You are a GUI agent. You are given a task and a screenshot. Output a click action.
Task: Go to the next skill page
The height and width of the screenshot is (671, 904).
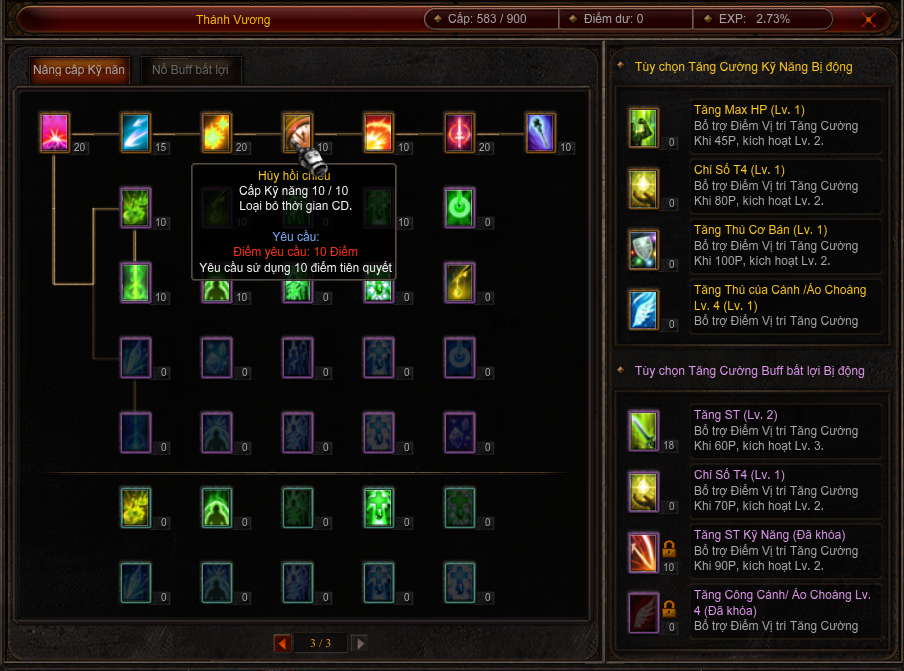tap(360, 643)
